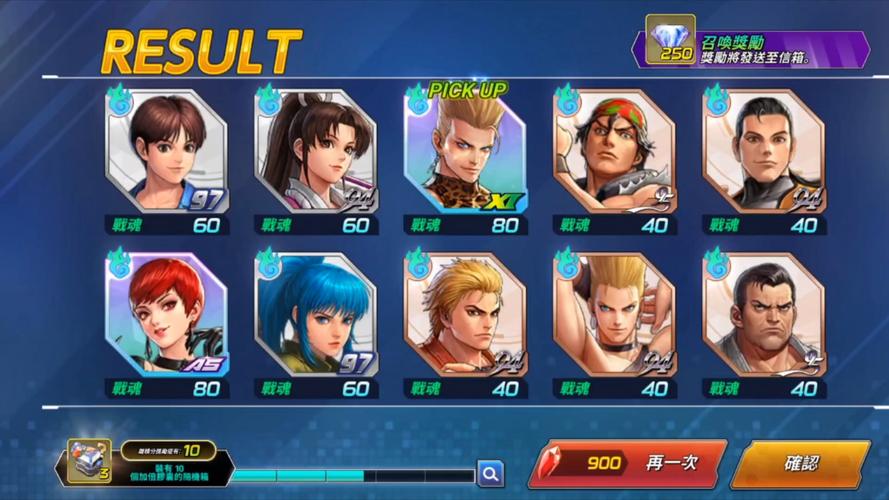Select the short-haired brunette '97 fighter card

[166, 151]
